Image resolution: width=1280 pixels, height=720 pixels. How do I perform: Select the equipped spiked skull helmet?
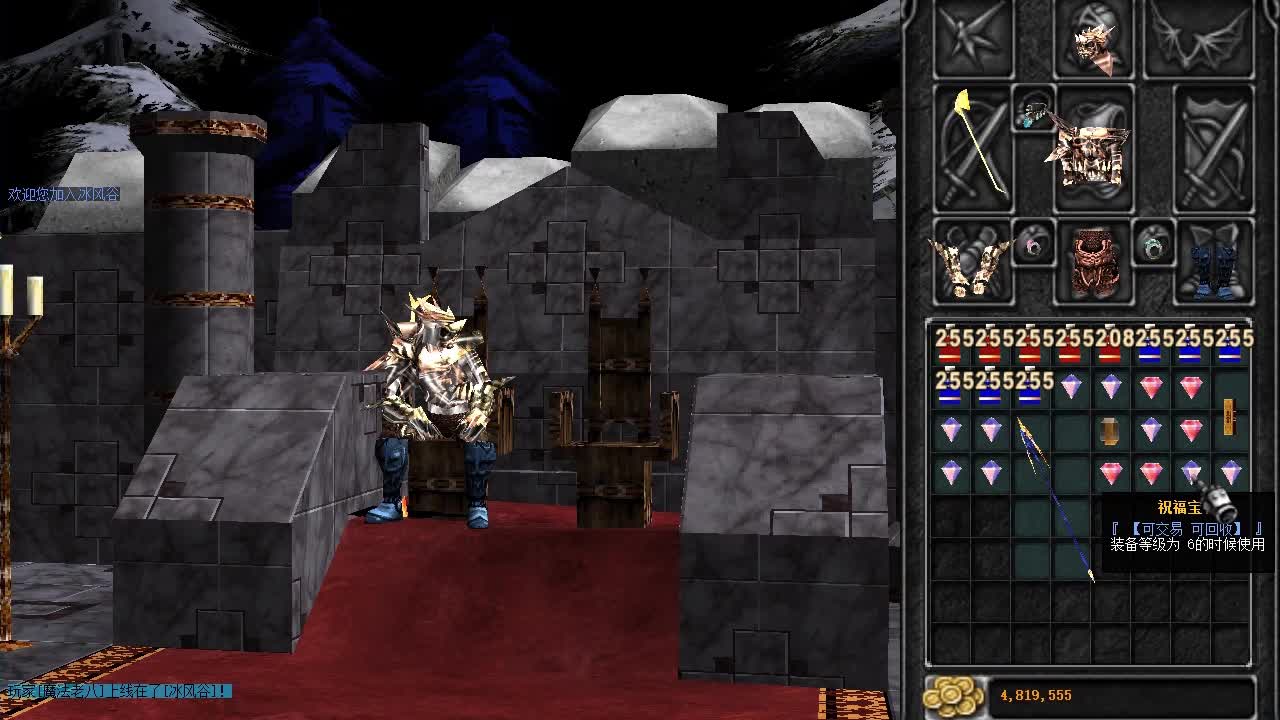1094,40
